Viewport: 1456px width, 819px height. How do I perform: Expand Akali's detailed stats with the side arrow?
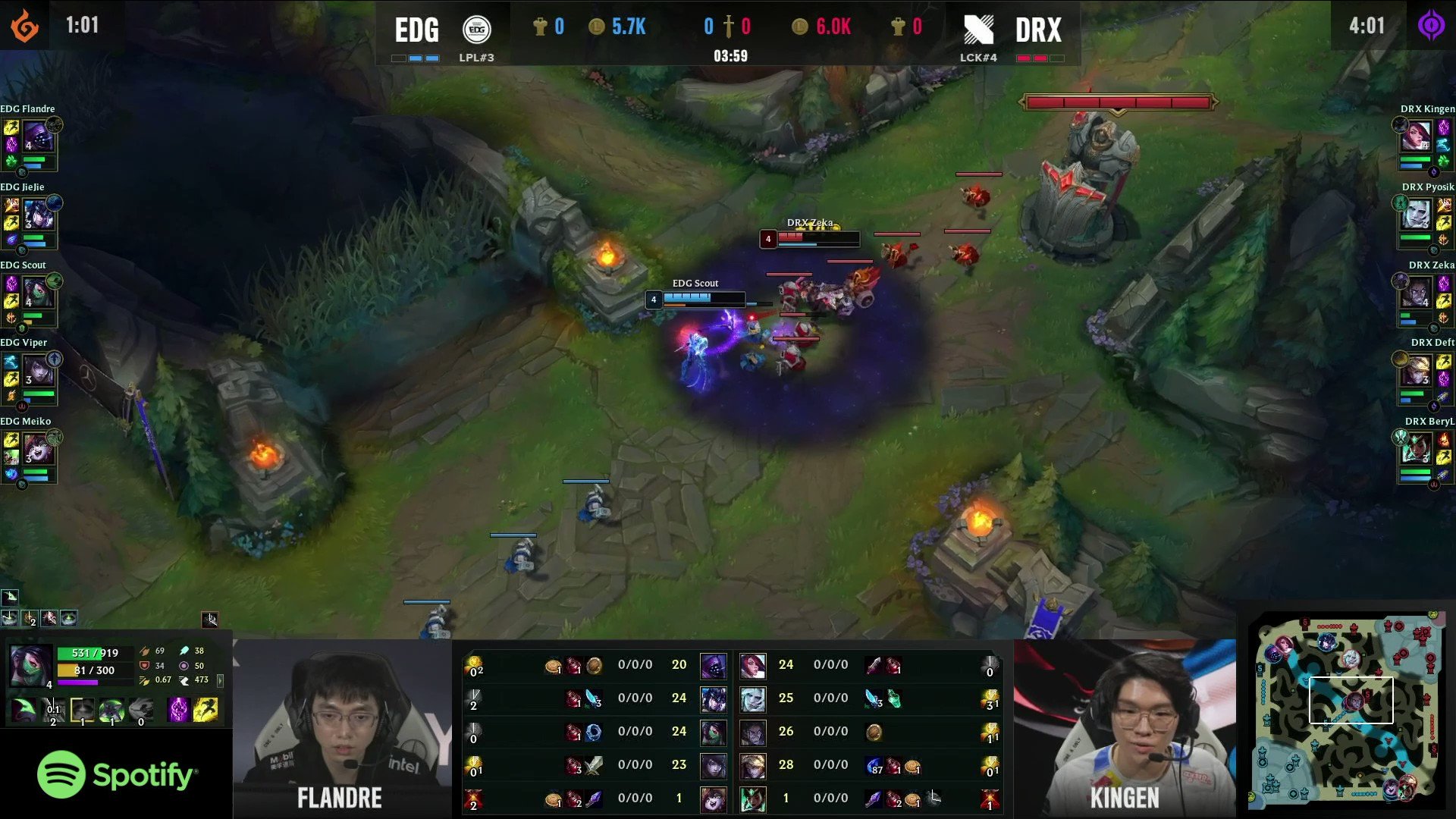221,680
